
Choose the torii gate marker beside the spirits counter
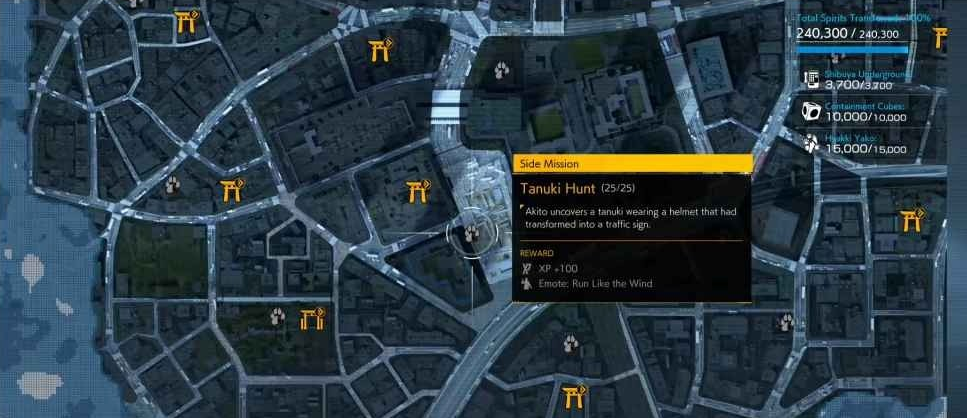(x=941, y=37)
